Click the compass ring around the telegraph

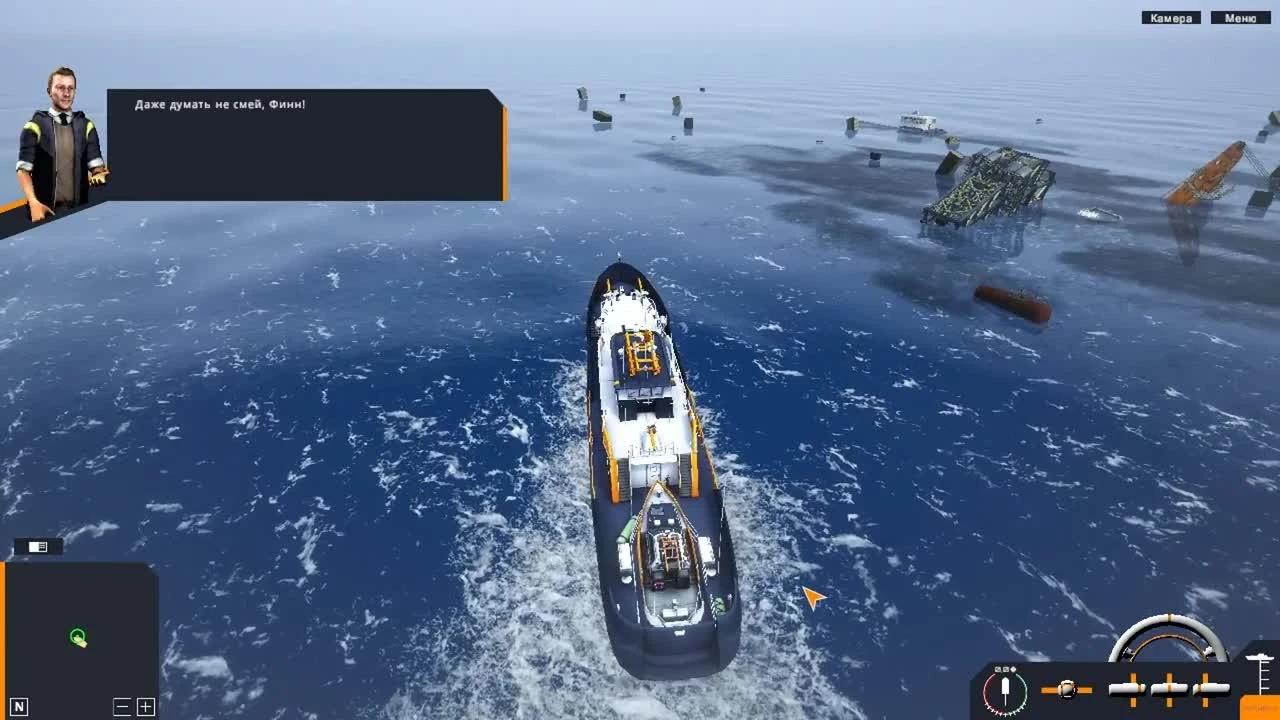pyautogui.click(x=986, y=690)
